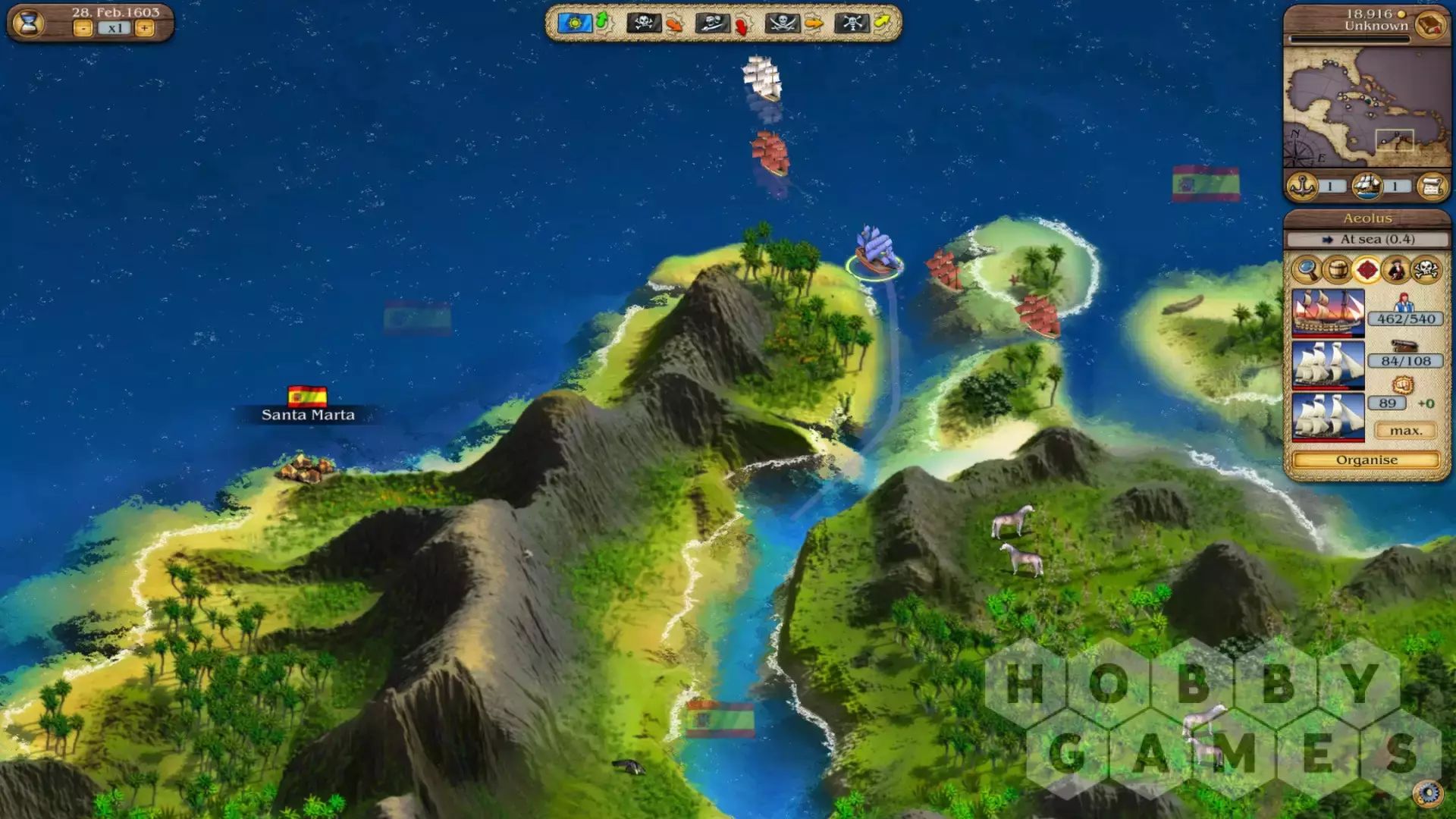This screenshot has width=1456, height=819.
Task: Select the skull and crossbones pirate flag
Action: 643,23
